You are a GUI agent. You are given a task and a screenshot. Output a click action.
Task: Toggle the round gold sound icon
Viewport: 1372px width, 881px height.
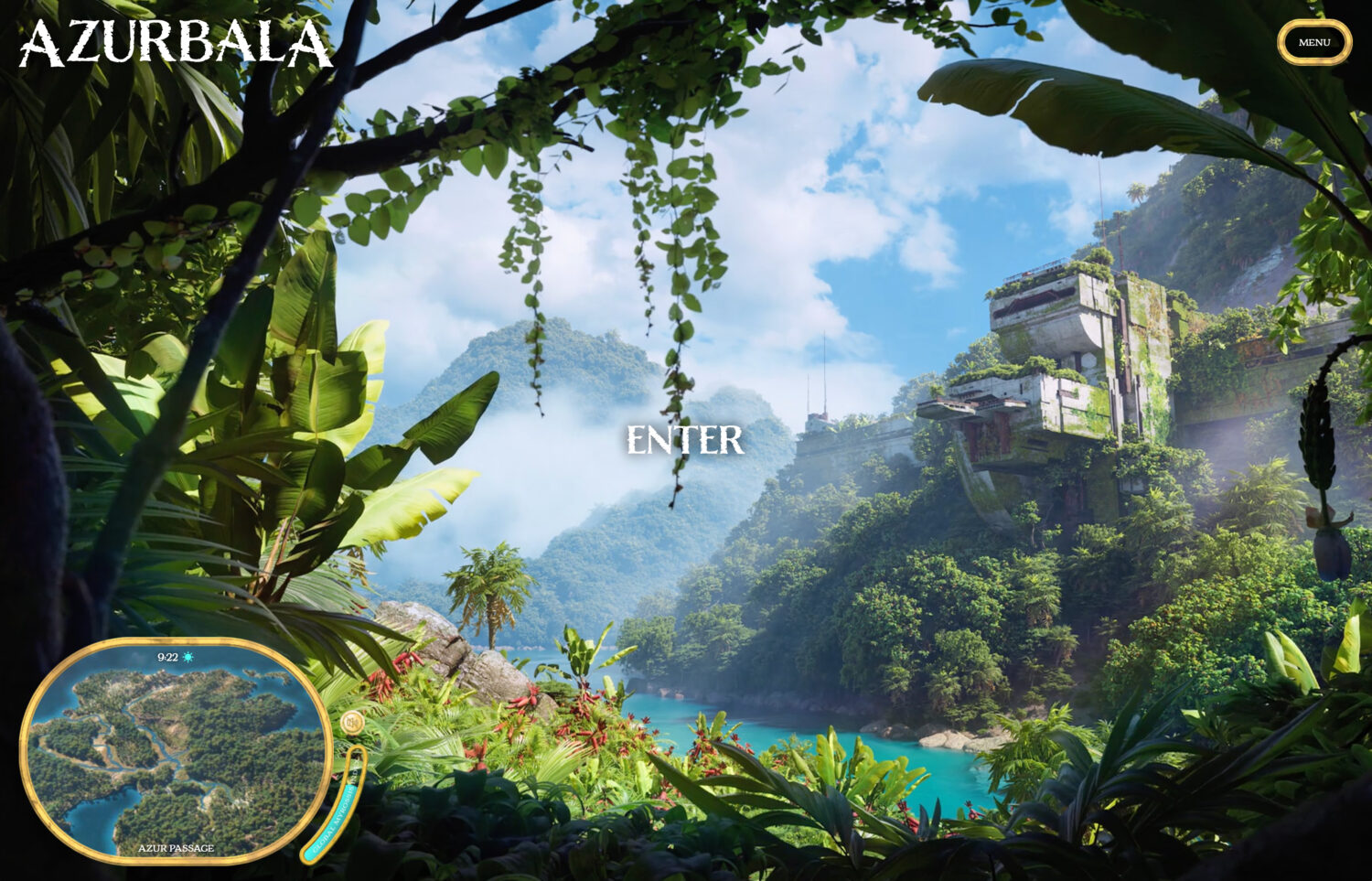(x=352, y=724)
